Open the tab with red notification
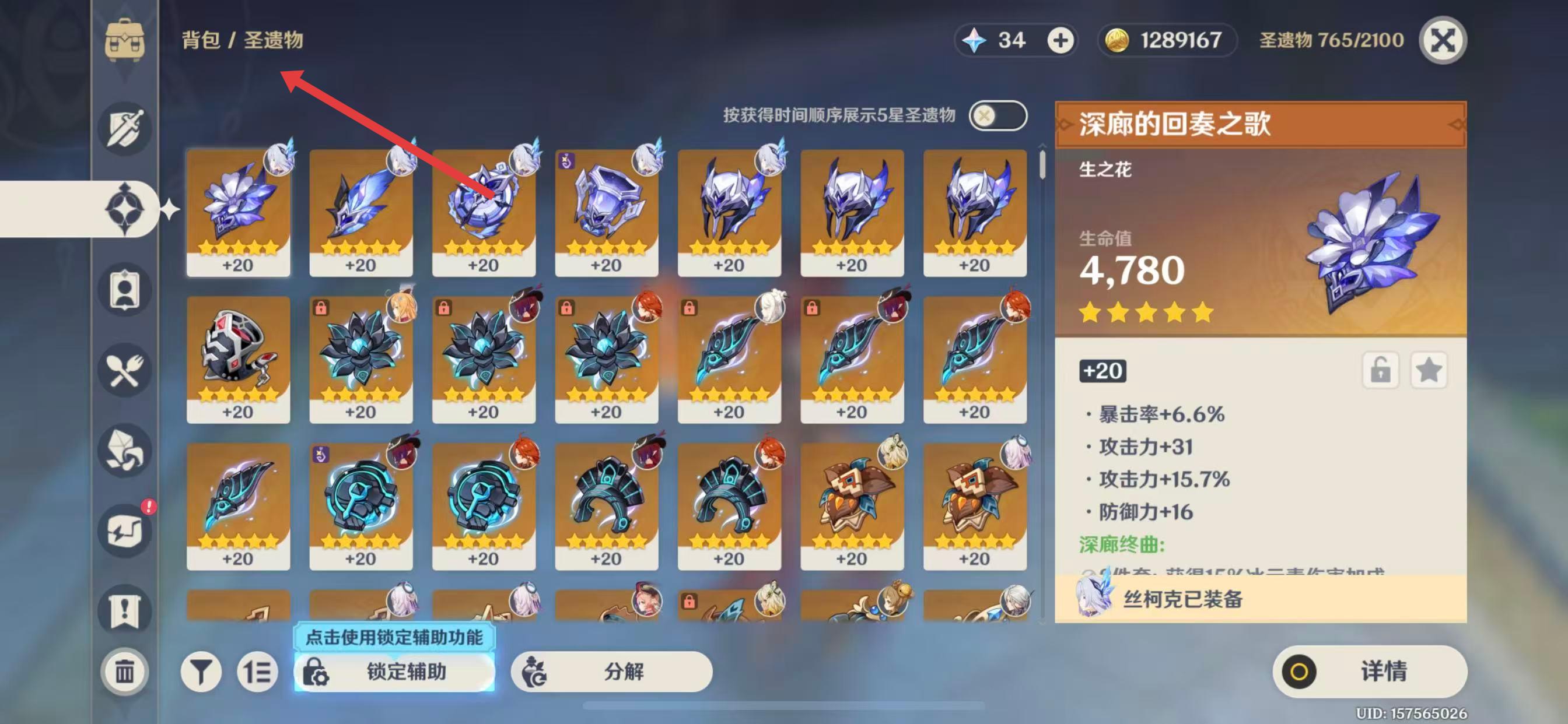Screen dimensions: 1568x724 click(x=125, y=530)
